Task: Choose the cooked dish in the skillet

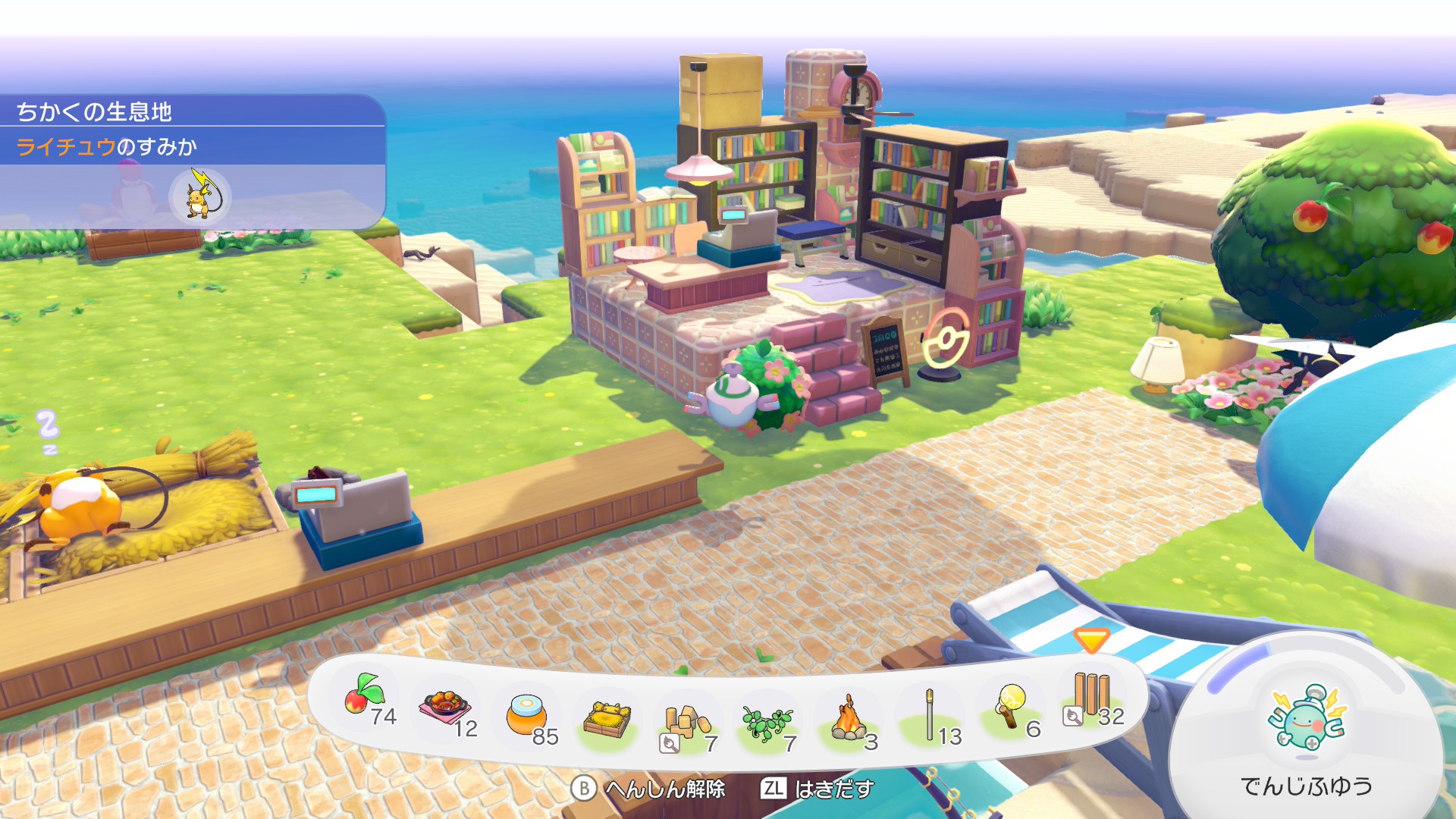Action: point(446,710)
